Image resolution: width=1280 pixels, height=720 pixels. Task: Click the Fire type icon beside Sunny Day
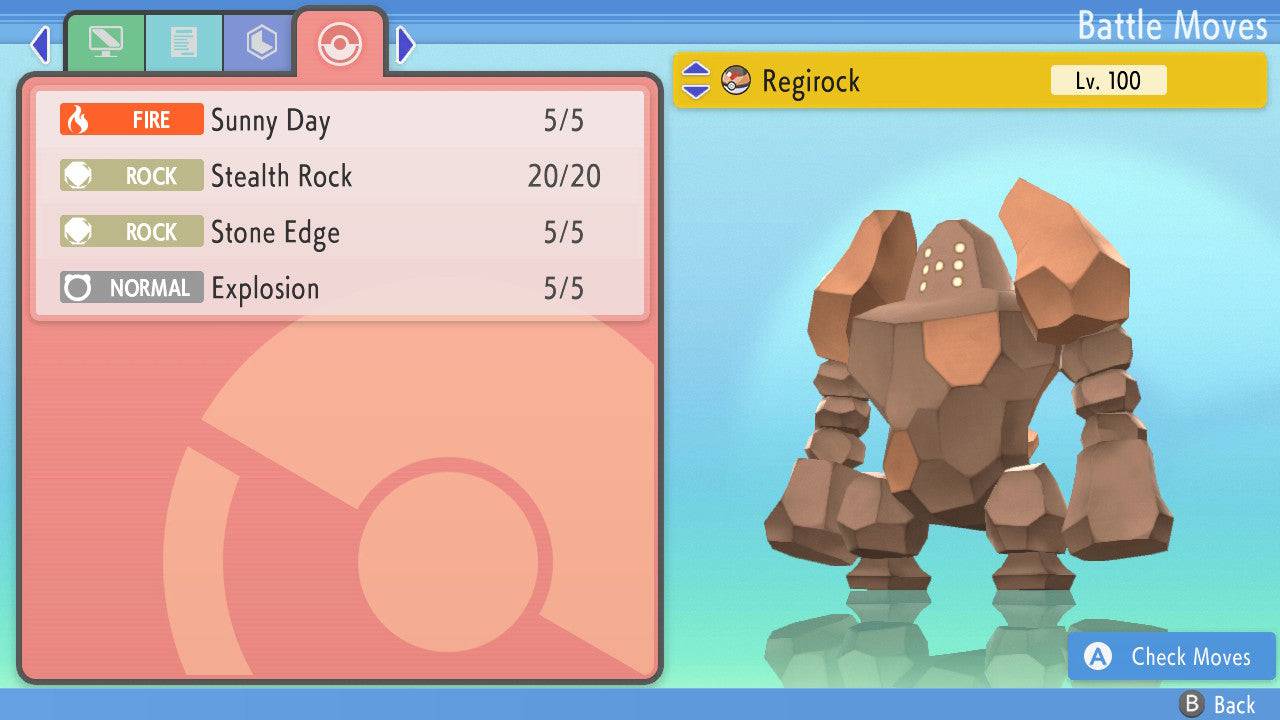click(x=131, y=120)
